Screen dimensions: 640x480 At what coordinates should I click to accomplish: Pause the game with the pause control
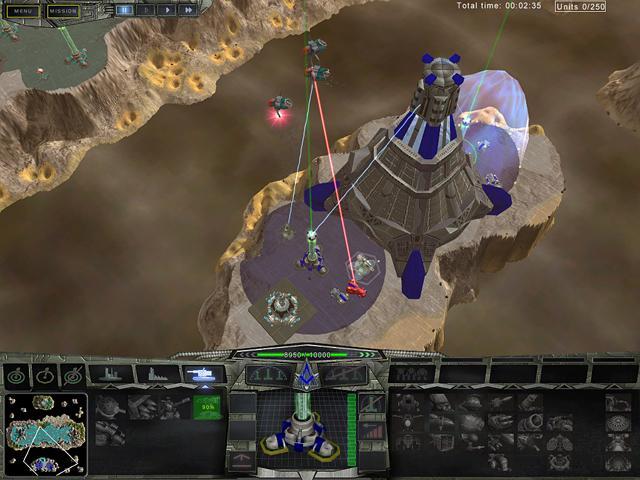coord(125,10)
